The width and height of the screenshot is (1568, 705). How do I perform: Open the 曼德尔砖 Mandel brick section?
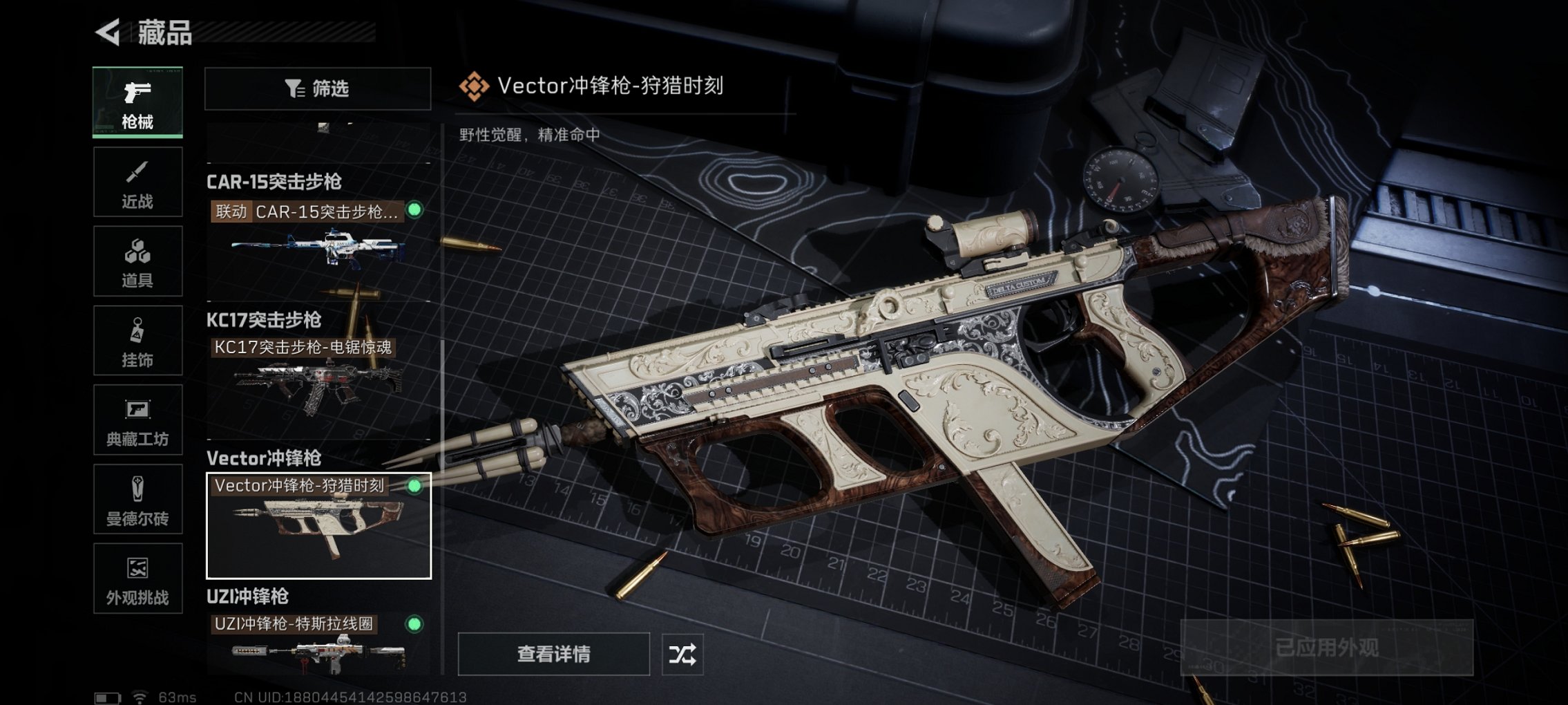coord(137,499)
